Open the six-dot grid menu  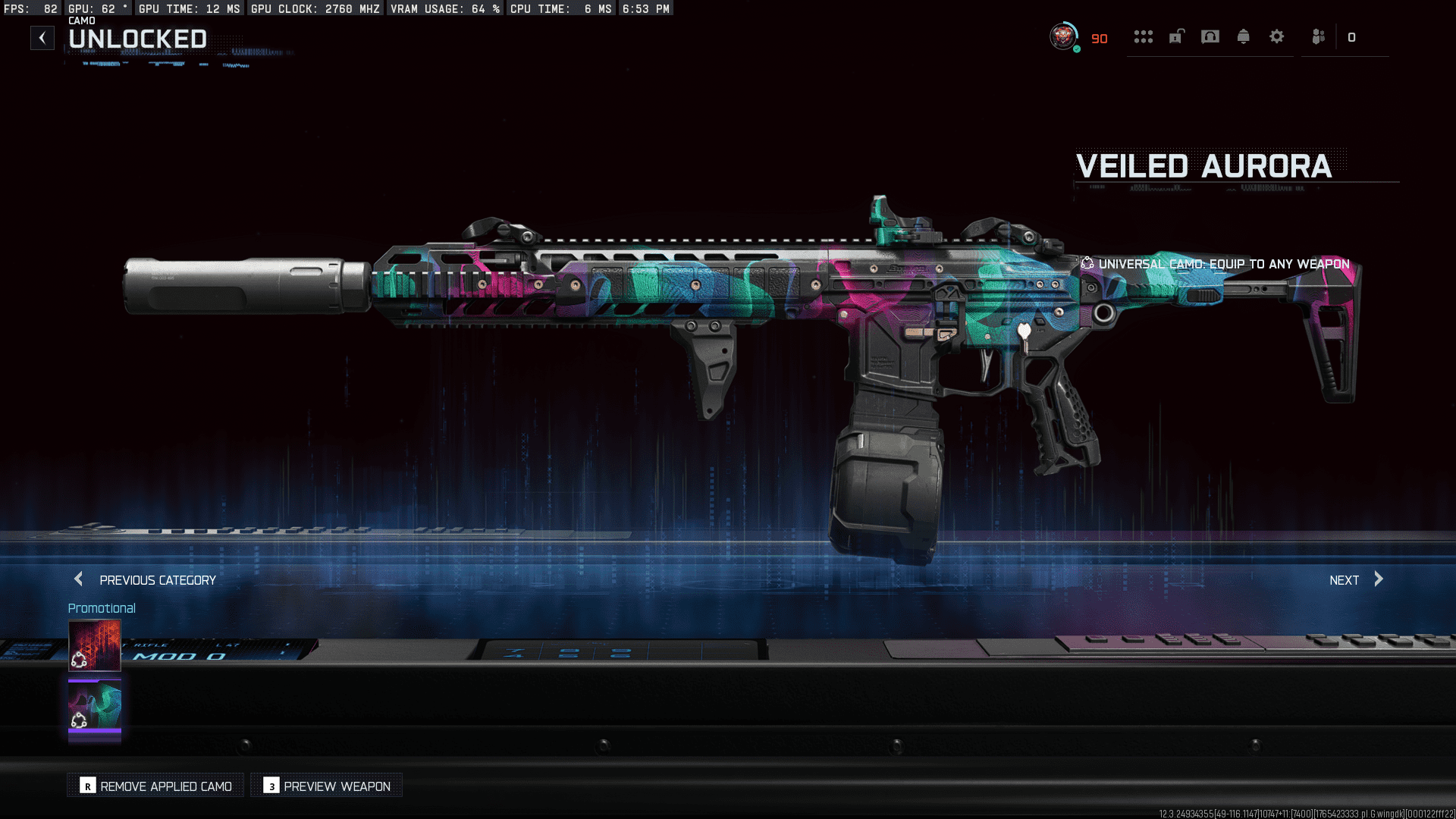pyautogui.click(x=1143, y=37)
